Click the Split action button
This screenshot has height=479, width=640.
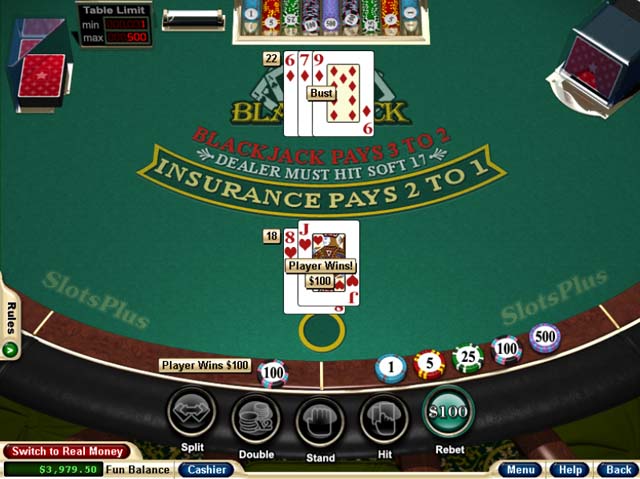(192, 415)
